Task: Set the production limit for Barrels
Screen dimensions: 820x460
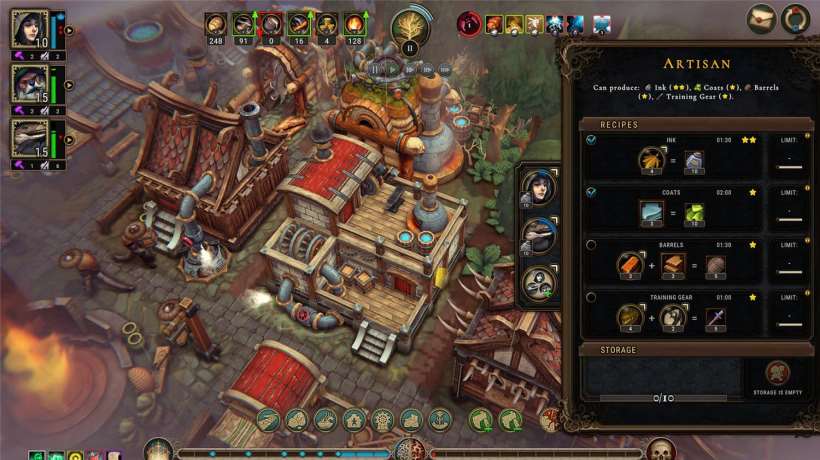Action: pyautogui.click(x=790, y=265)
